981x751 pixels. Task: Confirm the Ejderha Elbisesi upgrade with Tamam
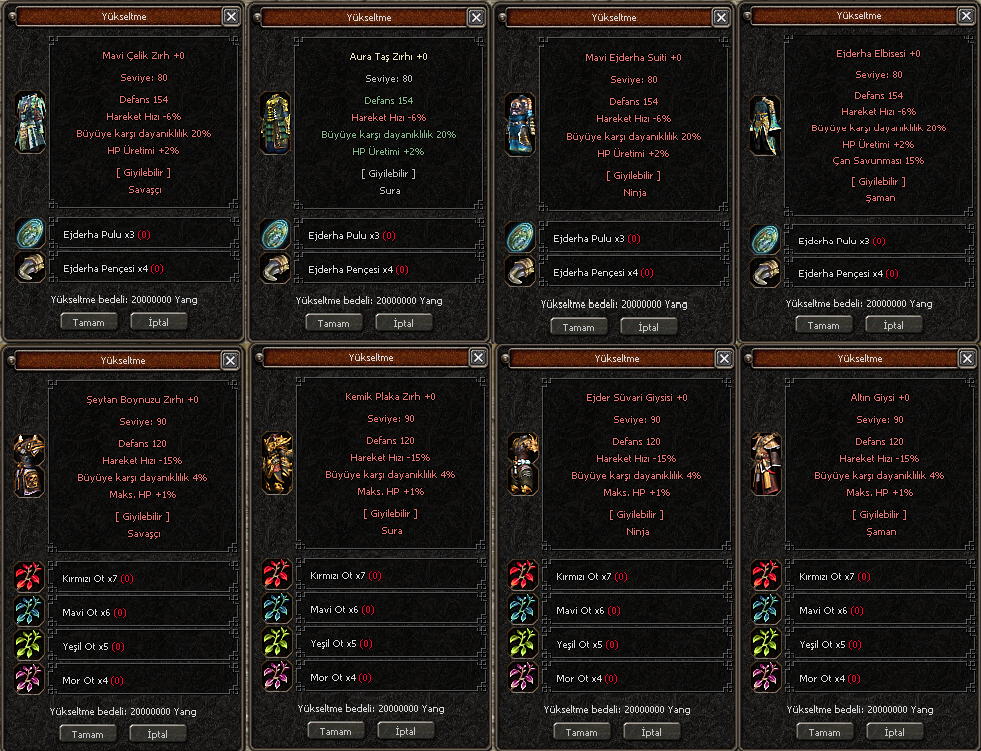tap(823, 325)
